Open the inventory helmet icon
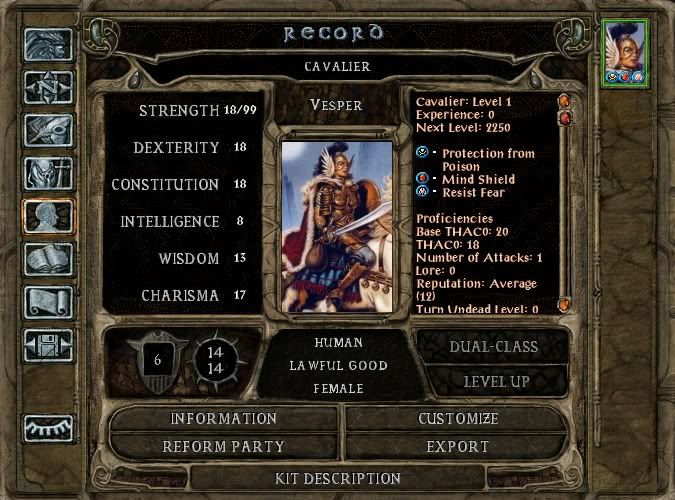Image resolution: width=675 pixels, height=500 pixels. pyautogui.click(x=48, y=174)
